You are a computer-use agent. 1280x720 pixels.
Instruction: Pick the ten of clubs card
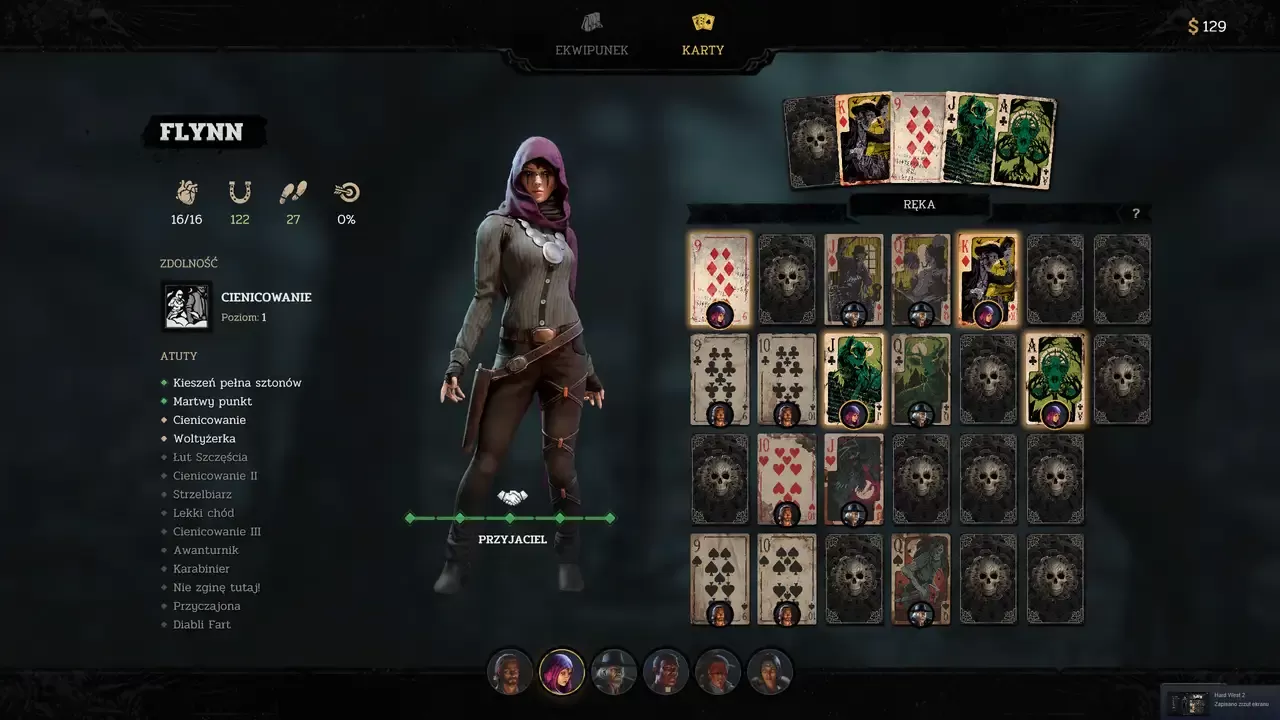coord(786,379)
